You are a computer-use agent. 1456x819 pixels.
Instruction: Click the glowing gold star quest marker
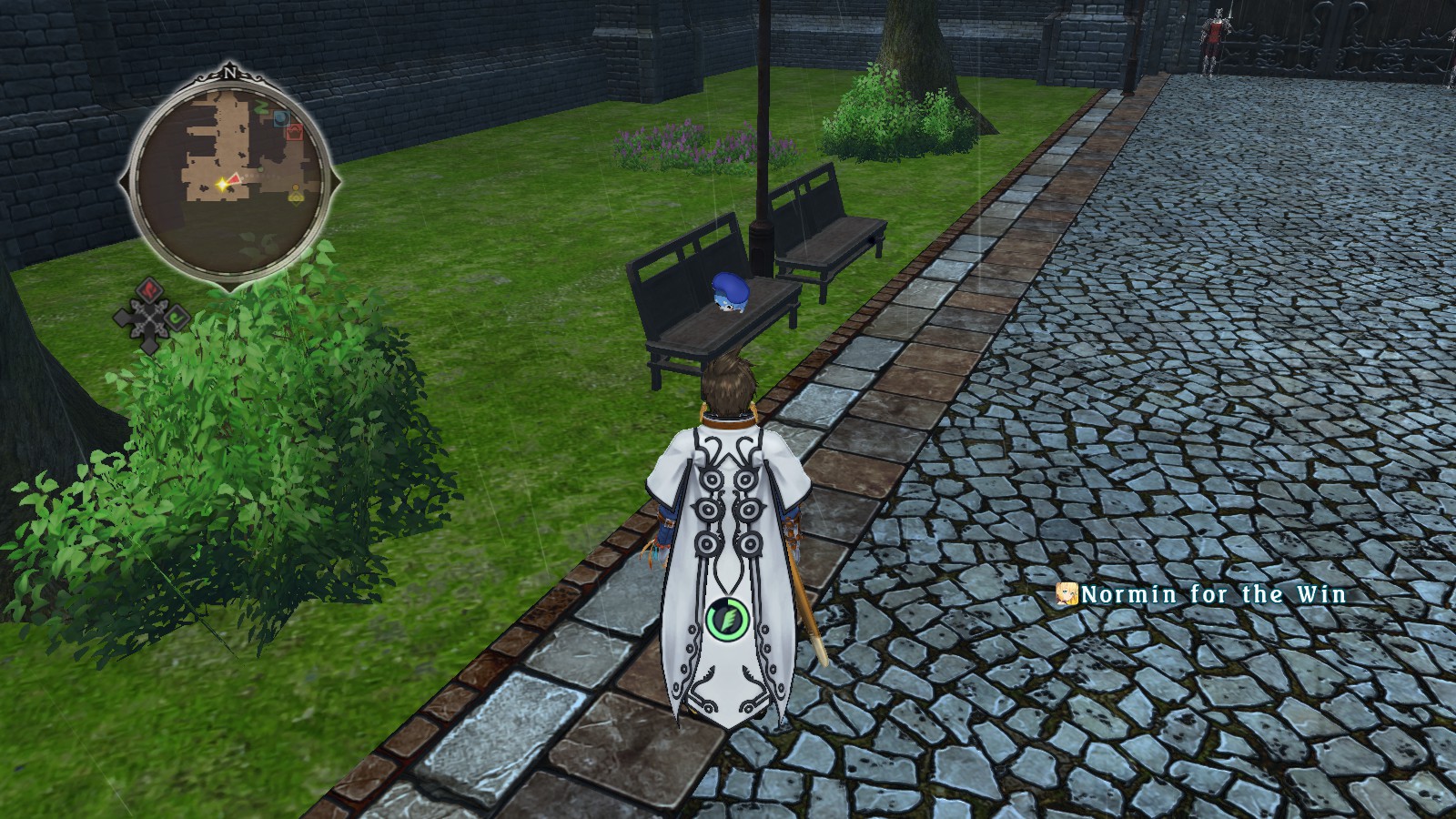pos(222,184)
